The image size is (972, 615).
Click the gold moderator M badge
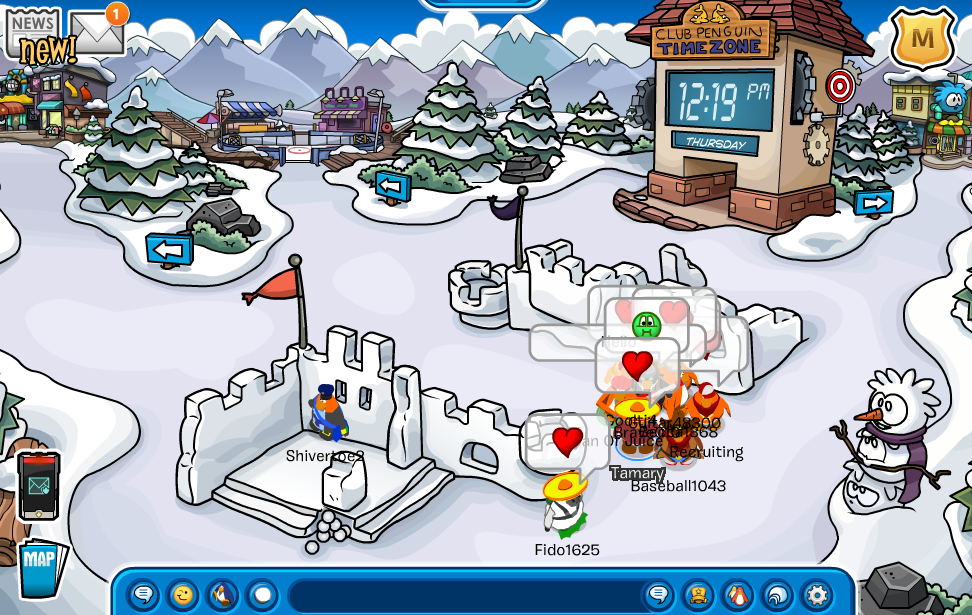[922, 39]
